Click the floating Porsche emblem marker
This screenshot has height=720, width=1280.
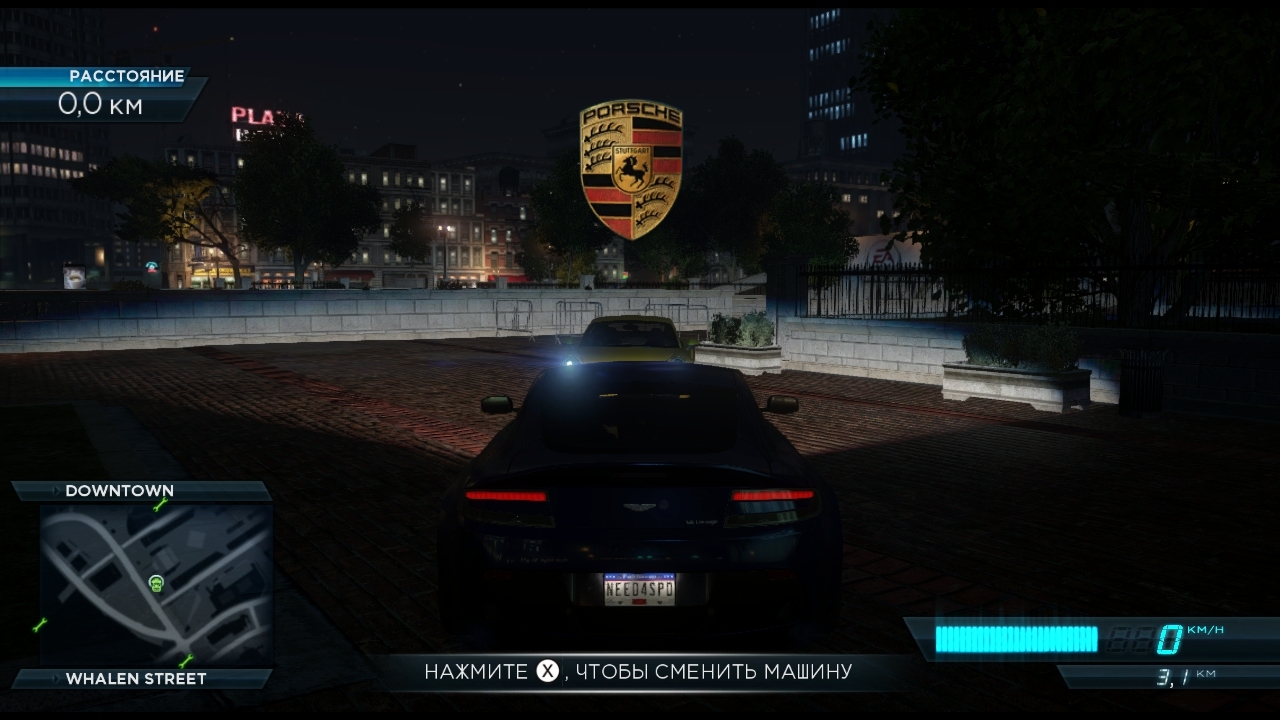(631, 169)
